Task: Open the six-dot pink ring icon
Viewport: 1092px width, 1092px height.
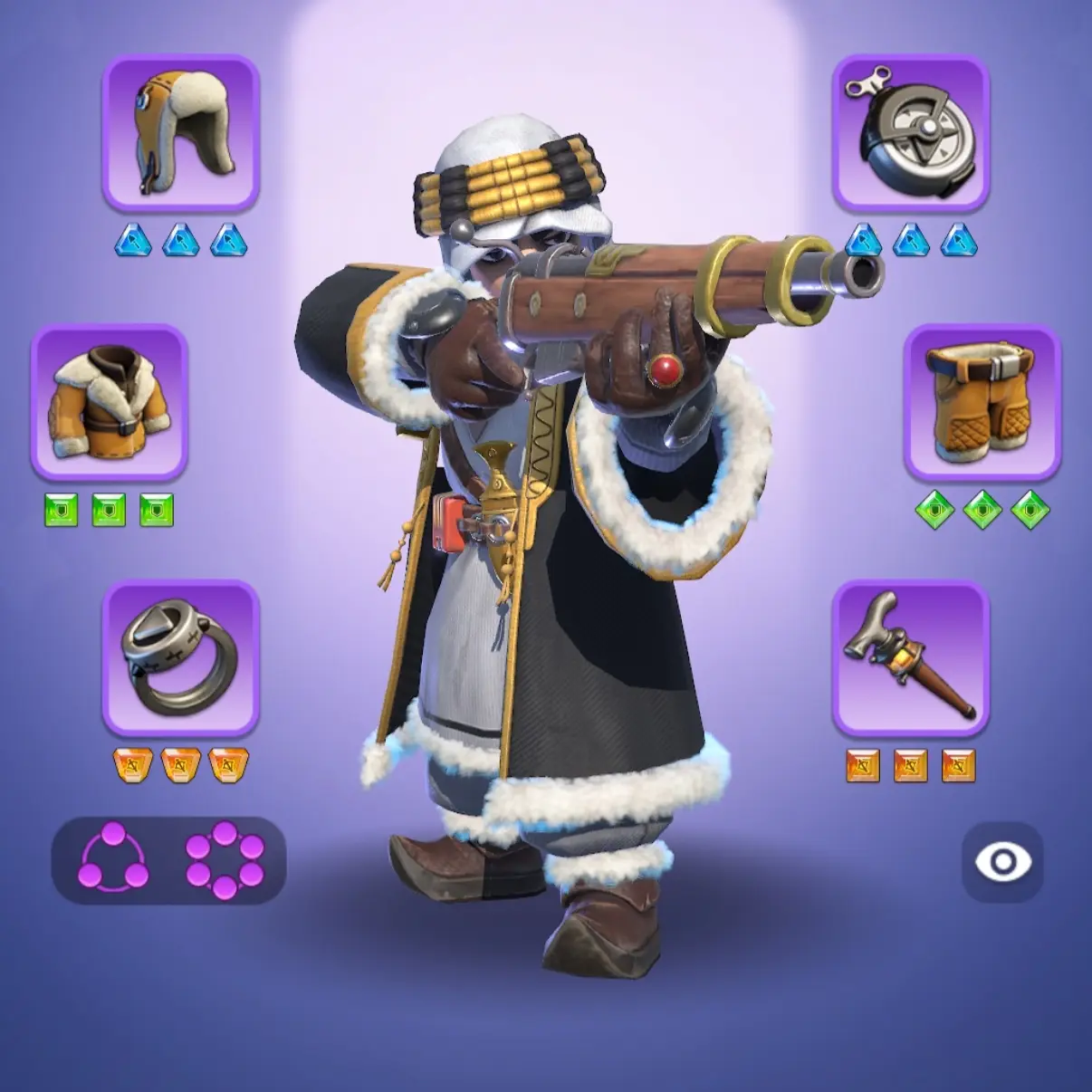Action: click(x=225, y=860)
